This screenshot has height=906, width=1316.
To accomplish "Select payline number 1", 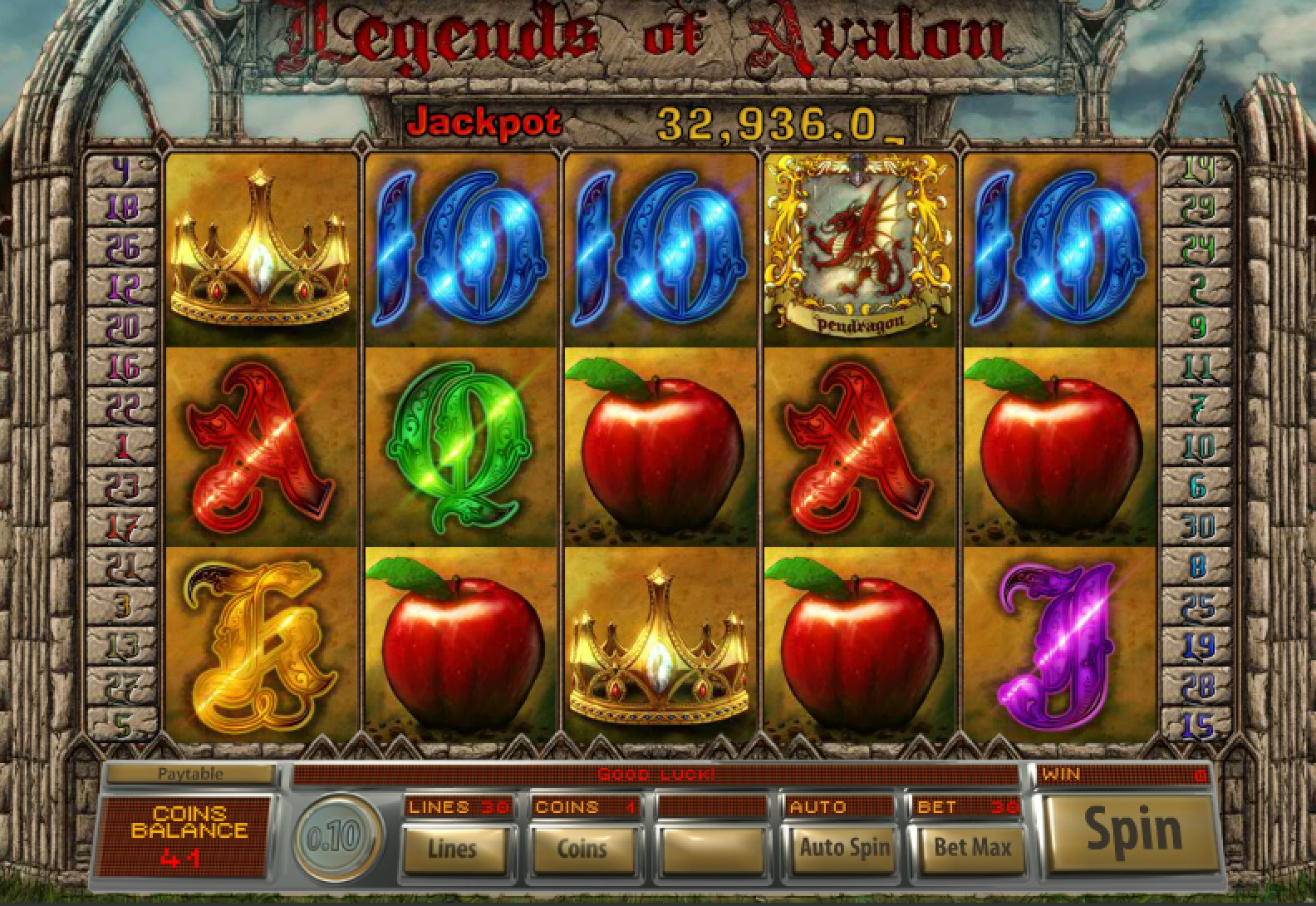I will click(122, 448).
